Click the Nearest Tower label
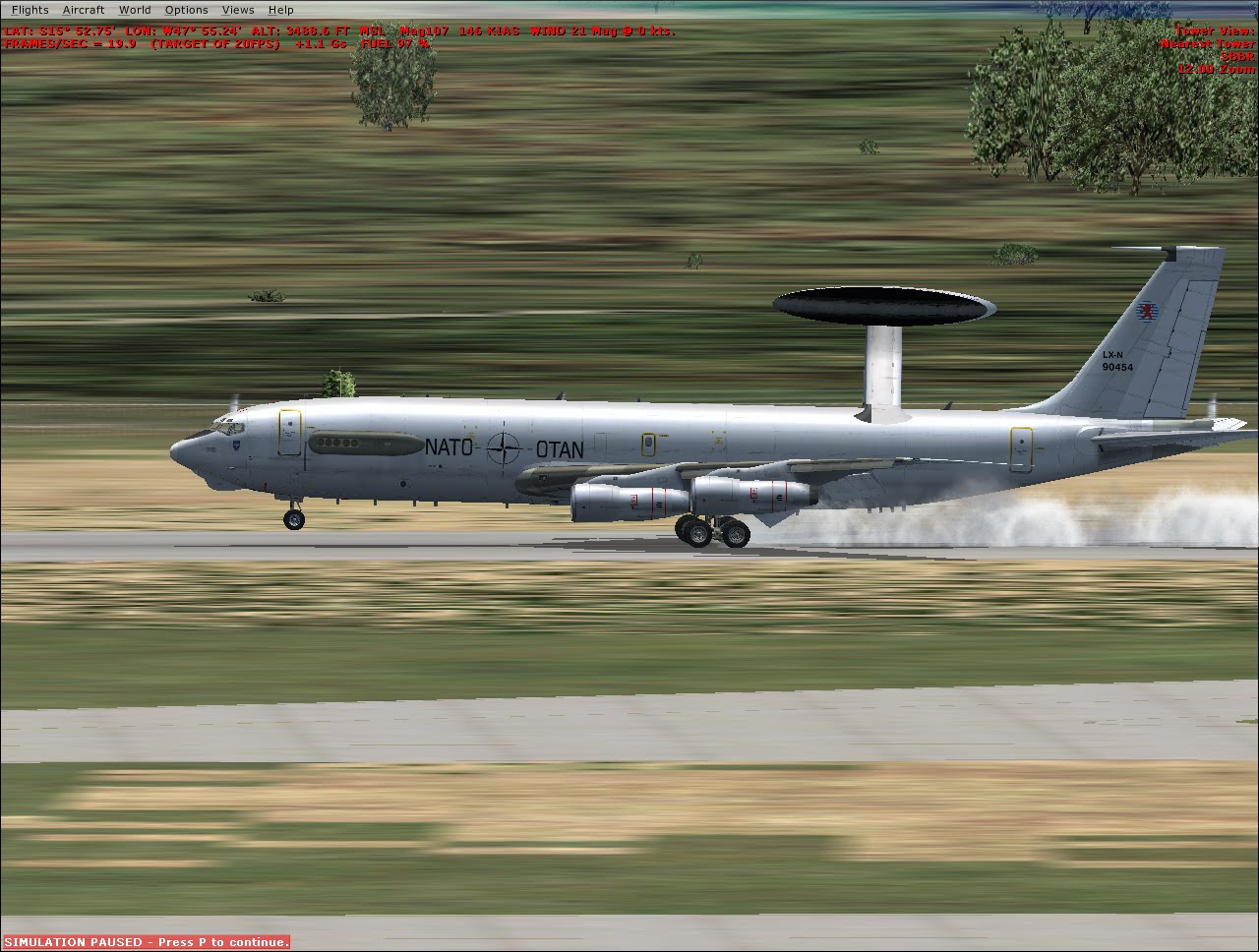This screenshot has height=952, width=1259. pyautogui.click(x=1210, y=43)
